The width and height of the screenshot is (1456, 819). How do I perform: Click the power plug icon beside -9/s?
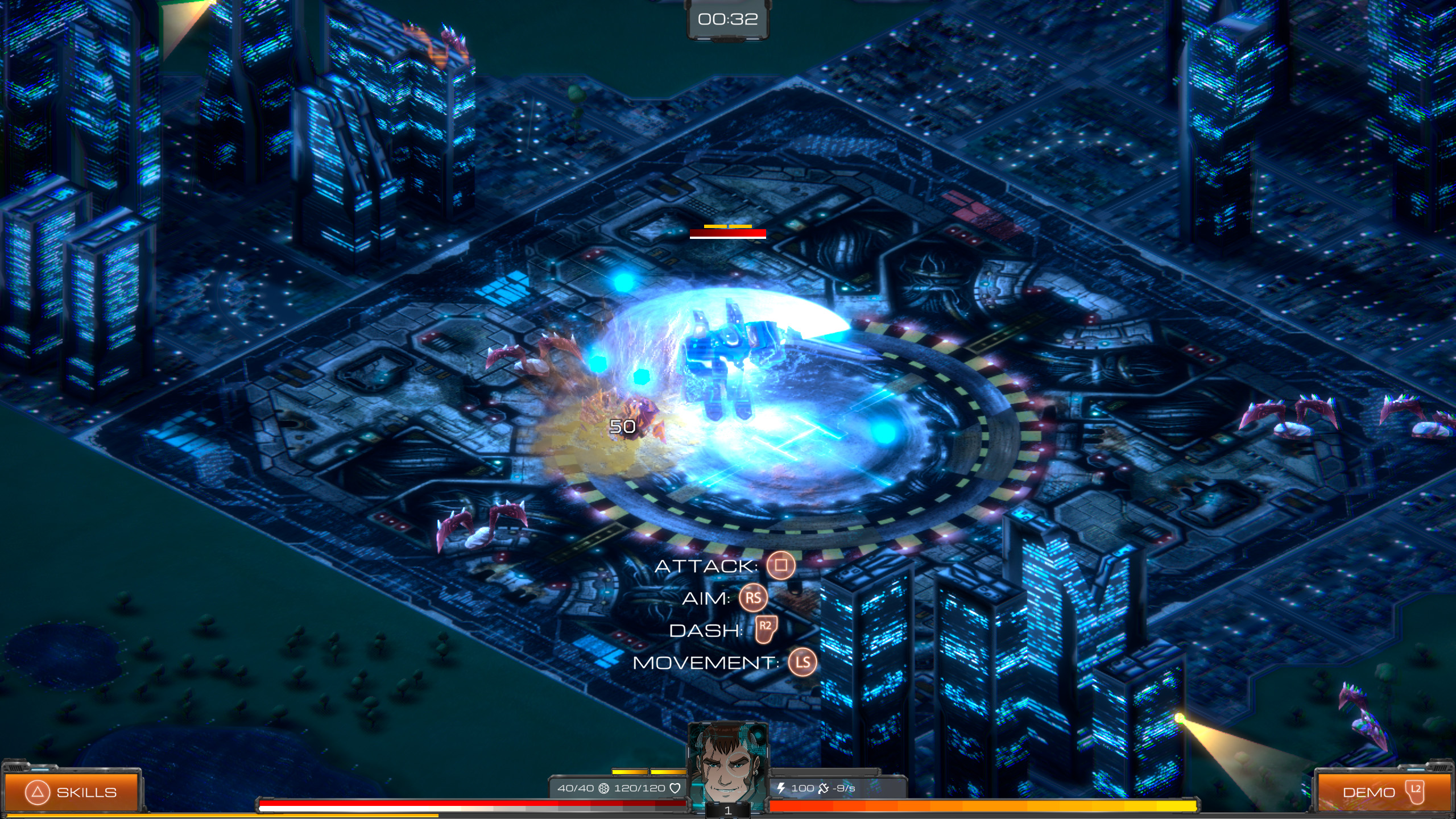[x=825, y=788]
